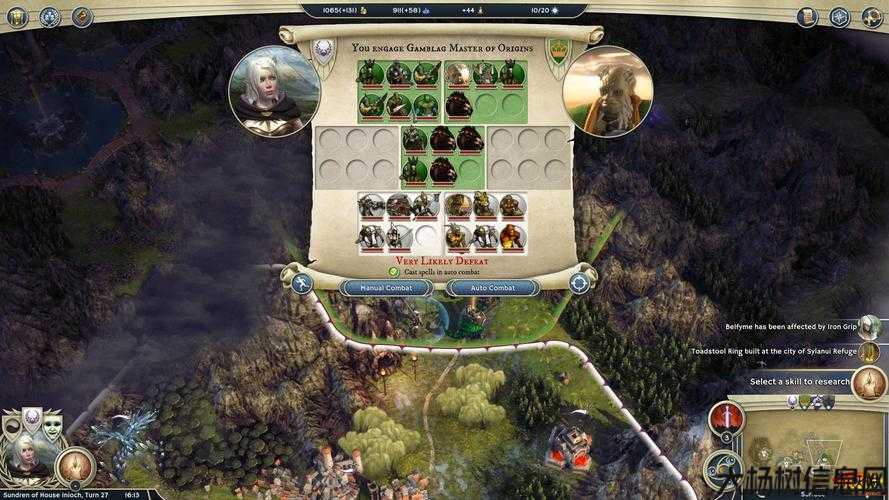
Task: Open the first icon in the top-left menu
Action: point(17,16)
